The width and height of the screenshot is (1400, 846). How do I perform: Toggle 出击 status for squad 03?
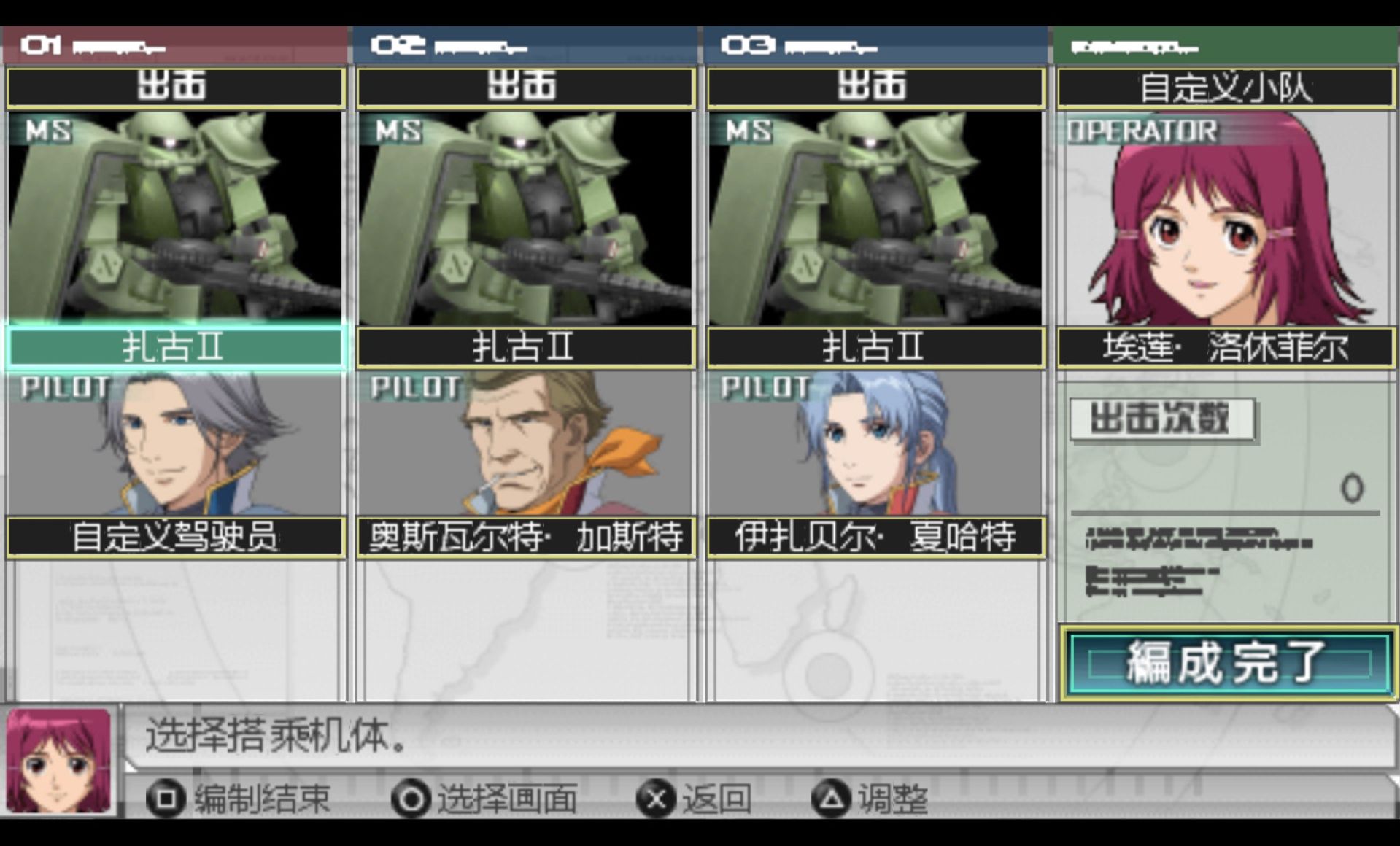[875, 88]
